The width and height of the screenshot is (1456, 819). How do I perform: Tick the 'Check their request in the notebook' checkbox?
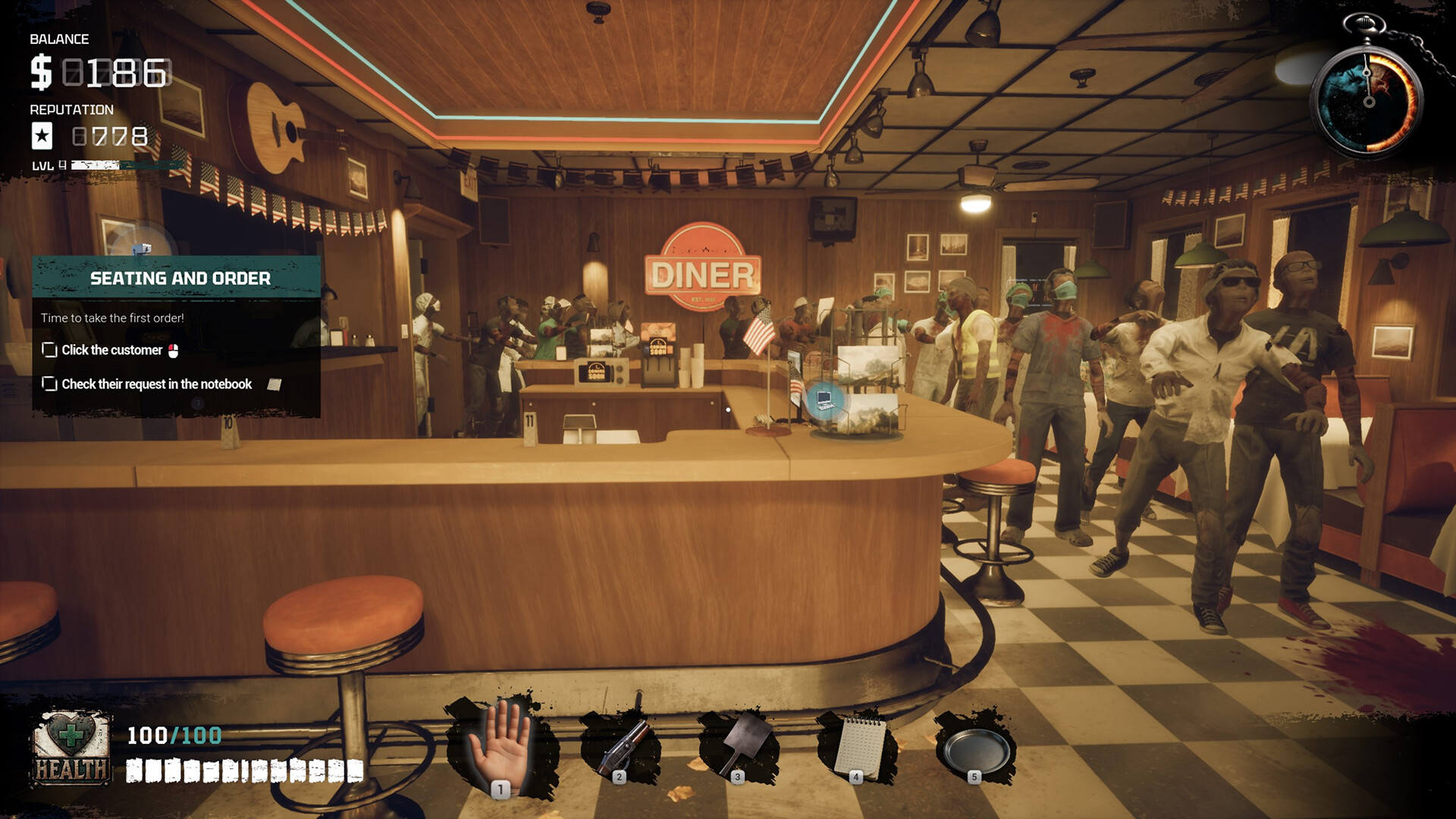(x=49, y=384)
